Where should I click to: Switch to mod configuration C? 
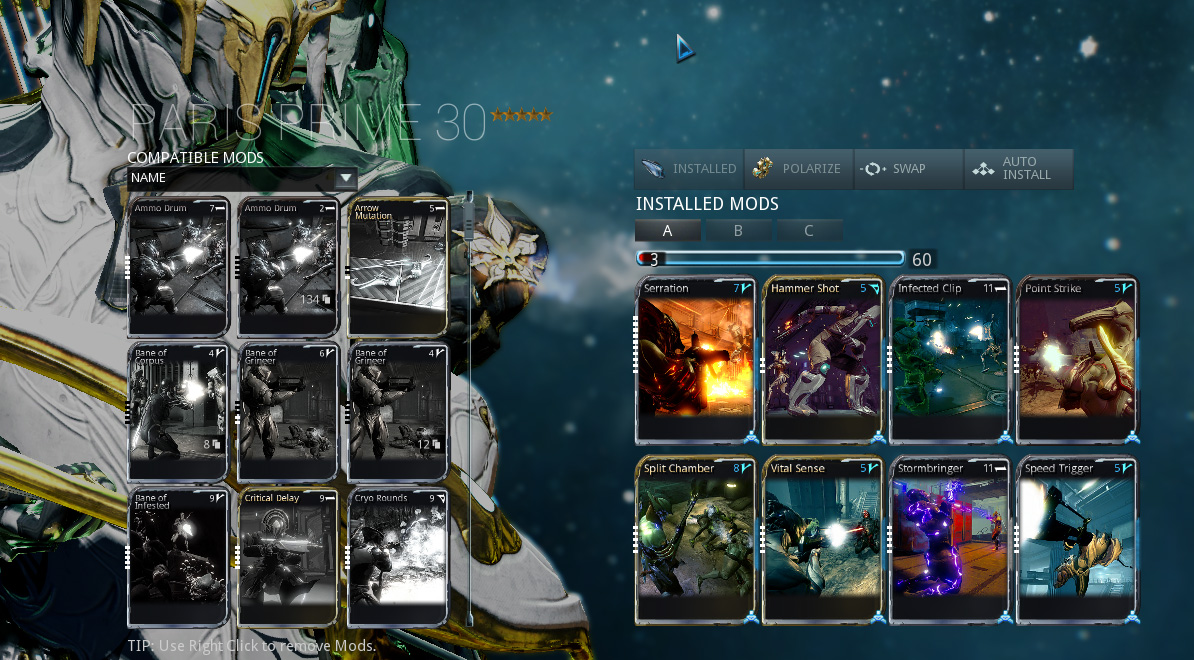pos(809,231)
